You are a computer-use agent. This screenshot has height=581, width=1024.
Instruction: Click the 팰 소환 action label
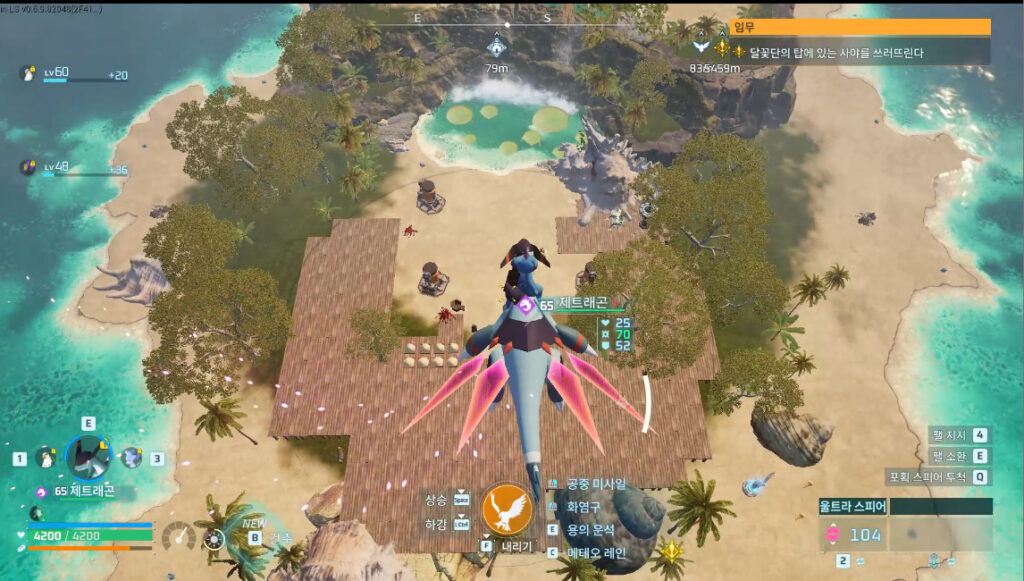948,456
